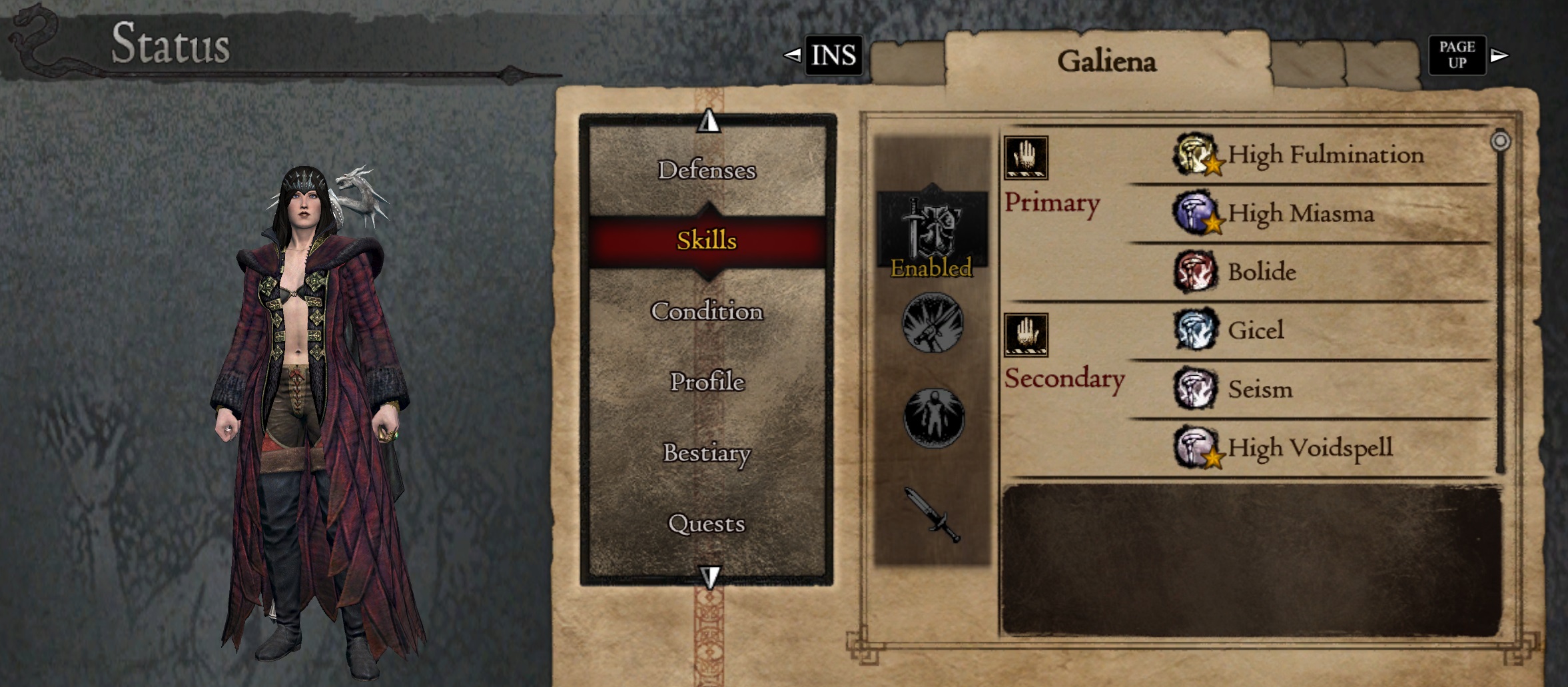Switch to the sword-burst round skill category
1568x687 pixels.
933,323
